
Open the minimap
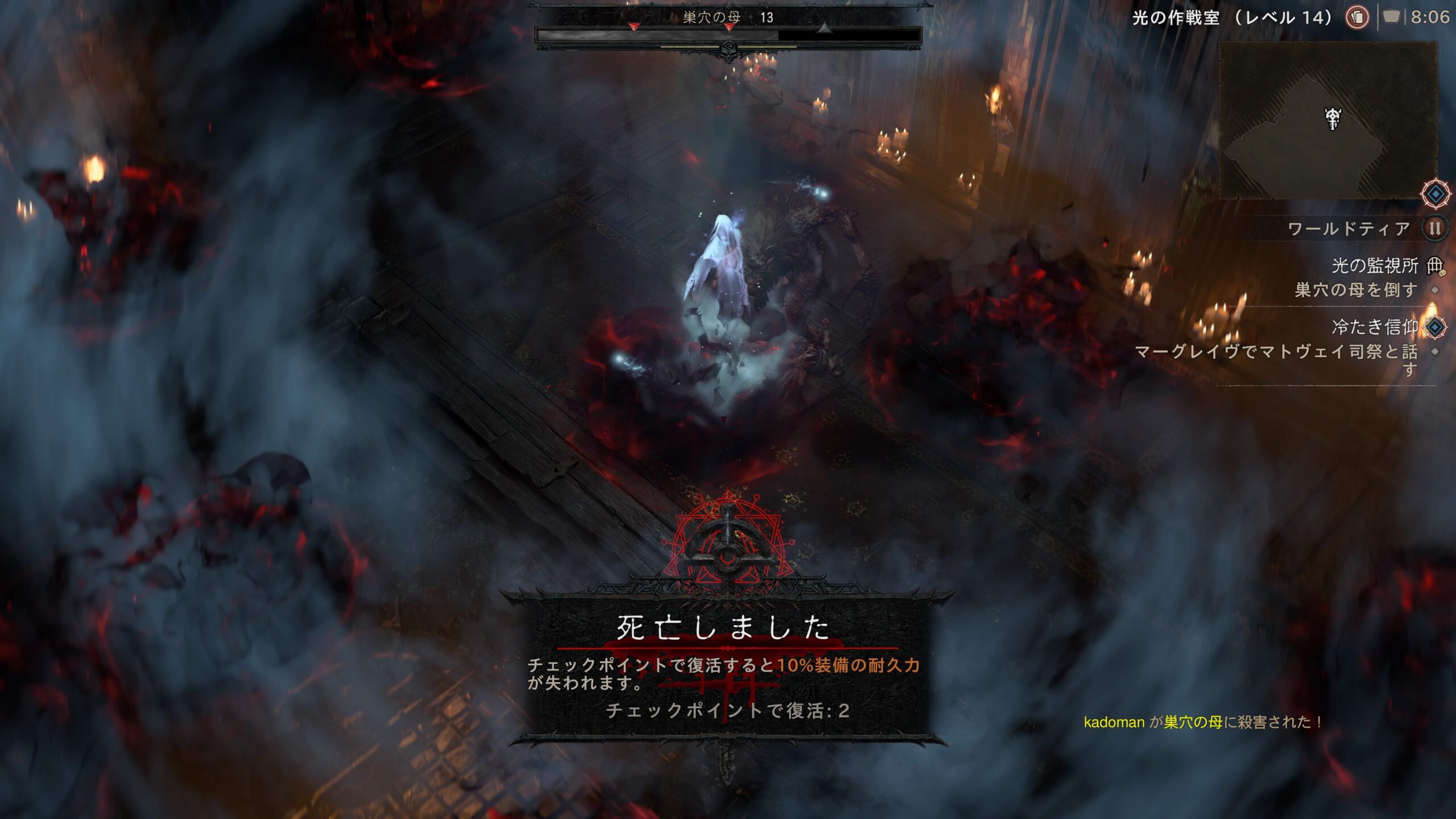(1328, 121)
